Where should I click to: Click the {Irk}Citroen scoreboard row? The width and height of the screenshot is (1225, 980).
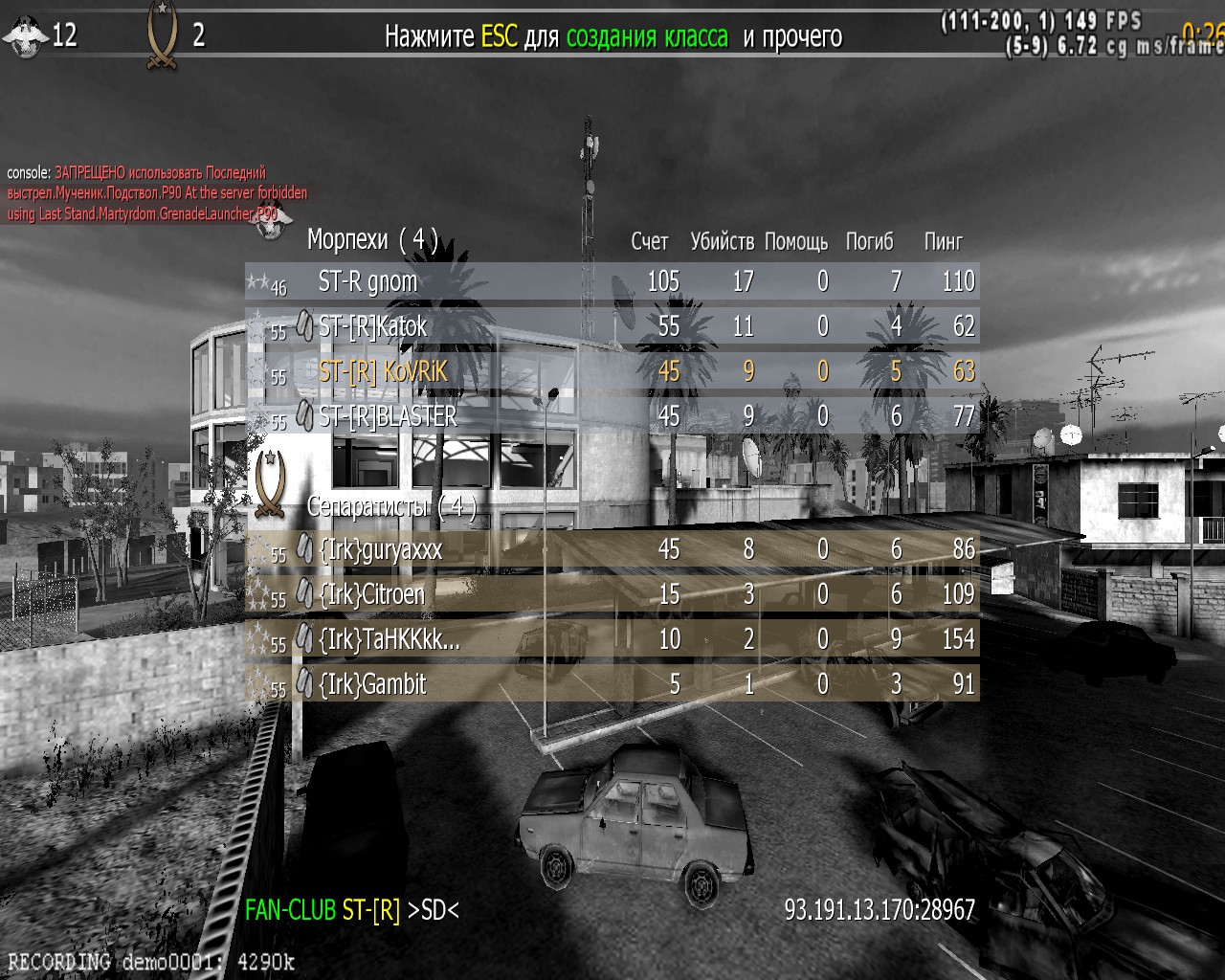click(612, 594)
